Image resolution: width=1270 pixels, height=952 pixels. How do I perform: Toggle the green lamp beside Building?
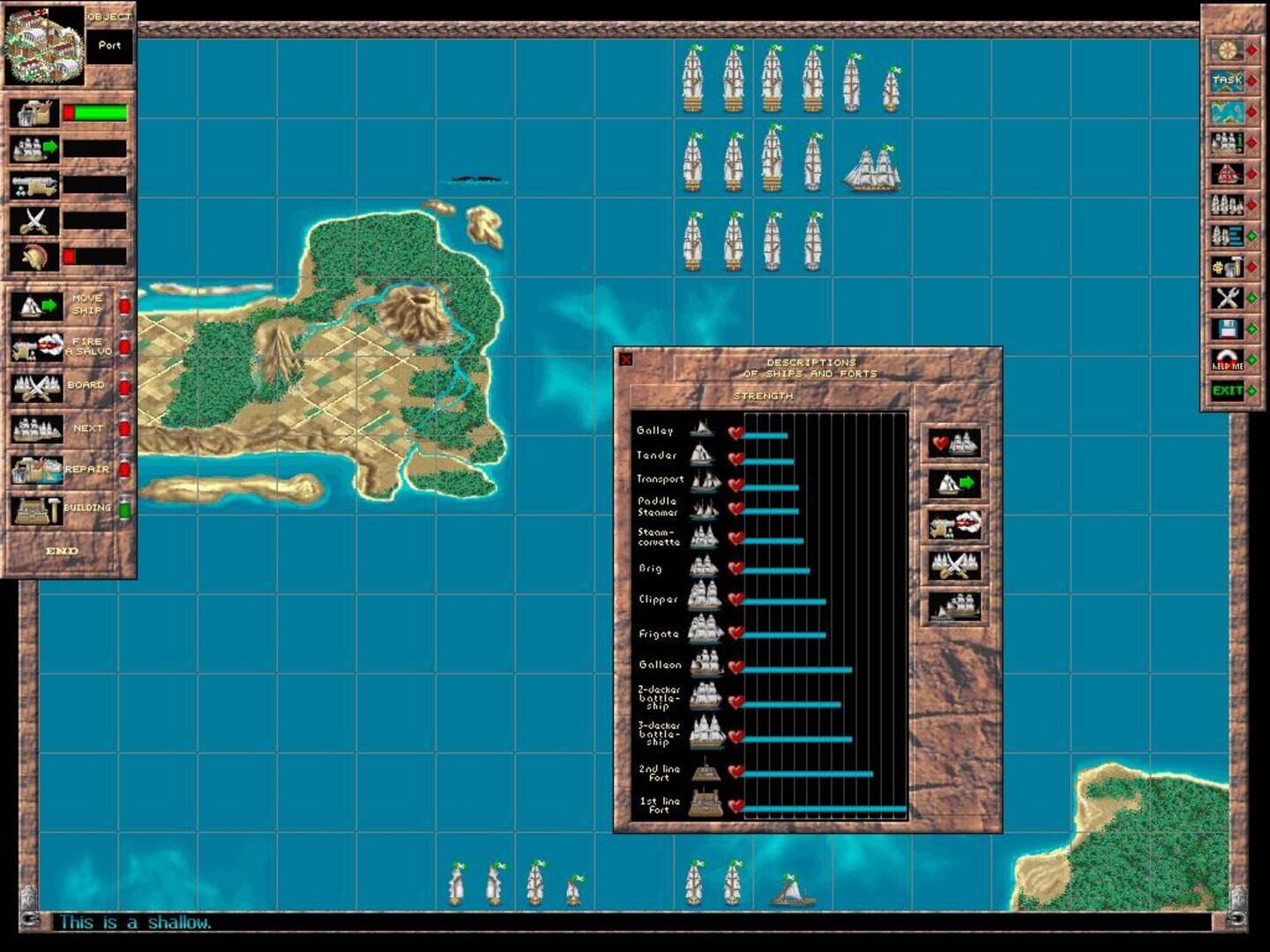pos(122,509)
